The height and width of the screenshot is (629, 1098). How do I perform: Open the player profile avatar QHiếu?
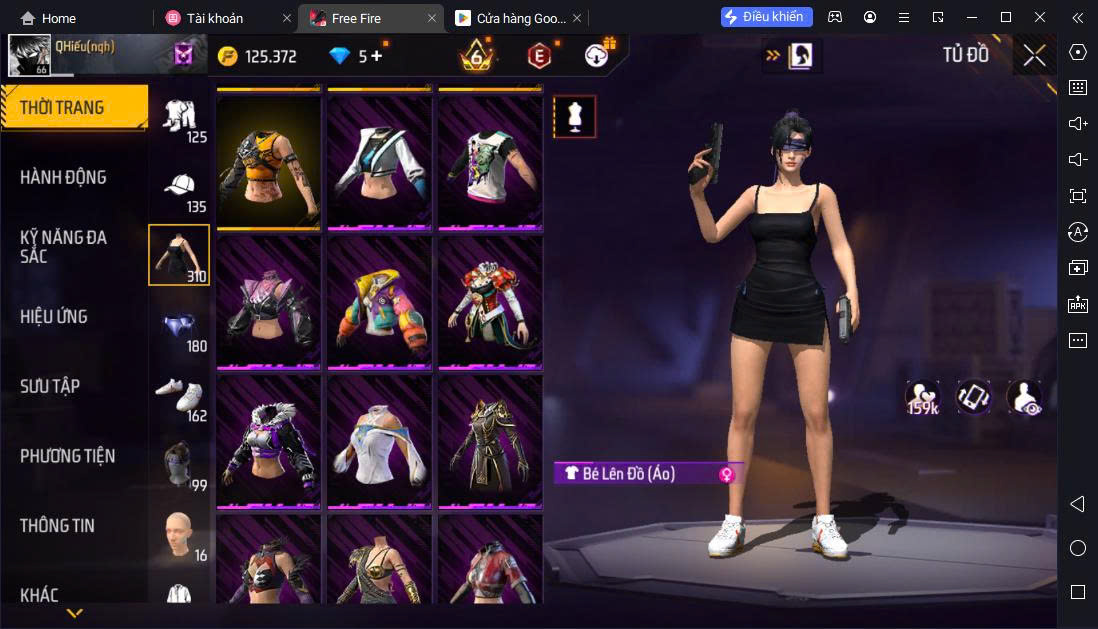(30, 55)
